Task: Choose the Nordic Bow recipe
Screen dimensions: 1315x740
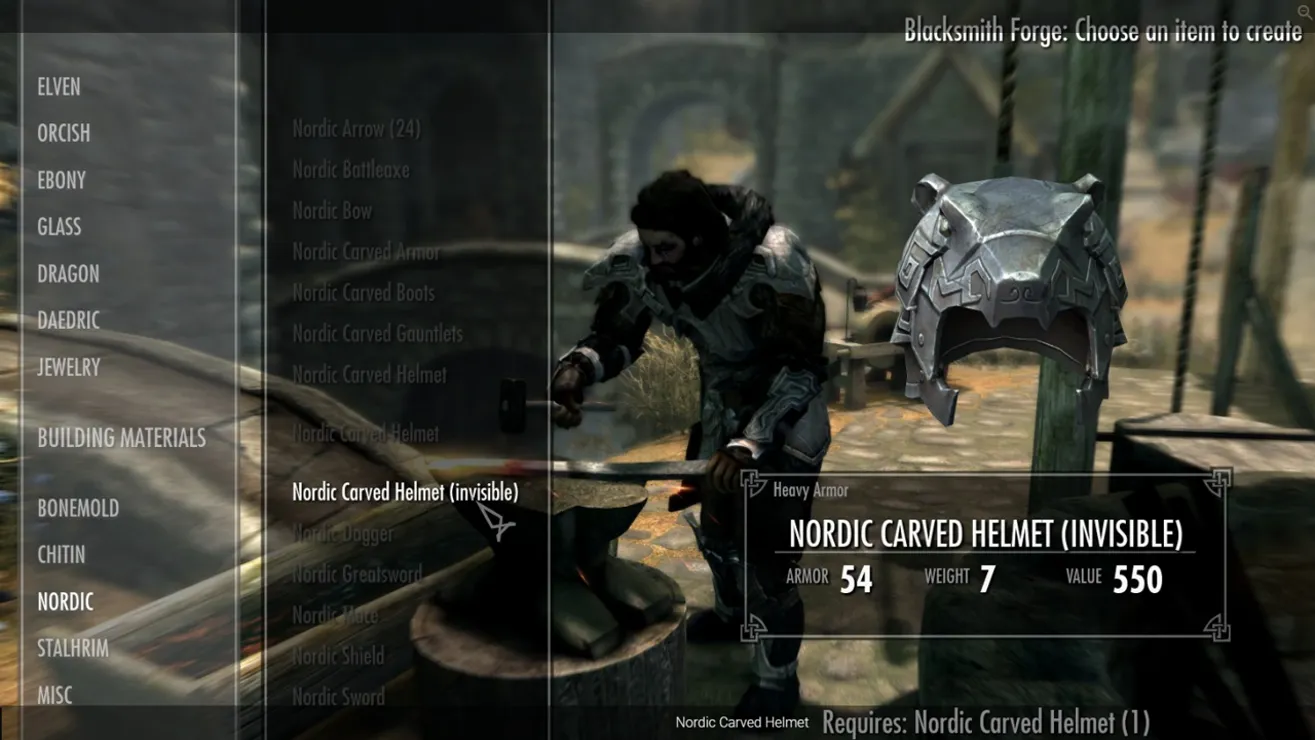Action: pos(331,211)
